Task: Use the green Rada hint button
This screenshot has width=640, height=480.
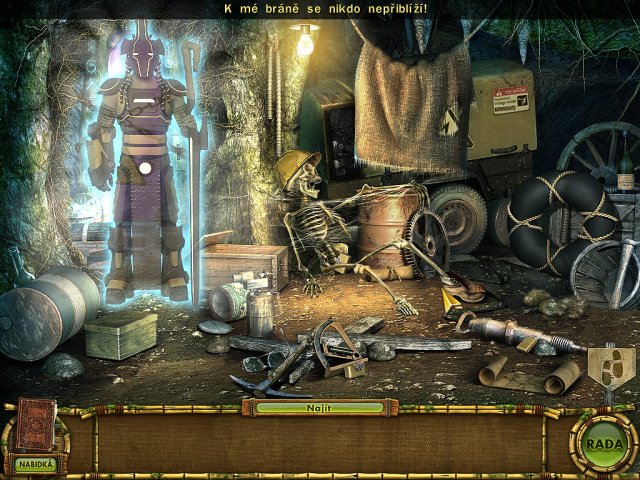Action: click(603, 444)
